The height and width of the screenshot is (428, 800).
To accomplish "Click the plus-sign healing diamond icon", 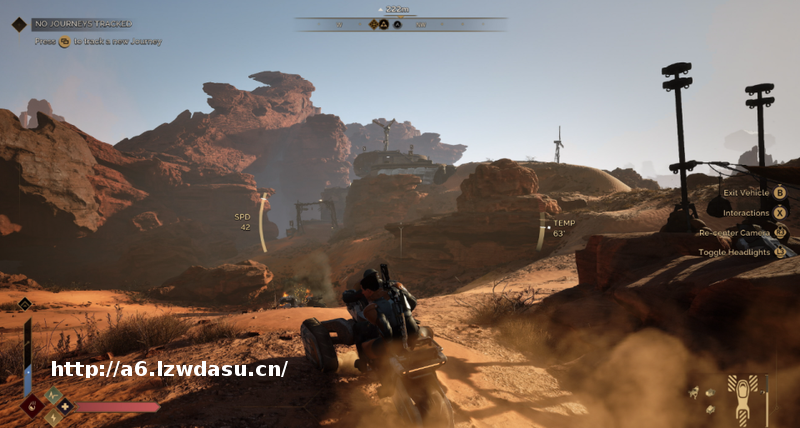I will pyautogui.click(x=66, y=406).
